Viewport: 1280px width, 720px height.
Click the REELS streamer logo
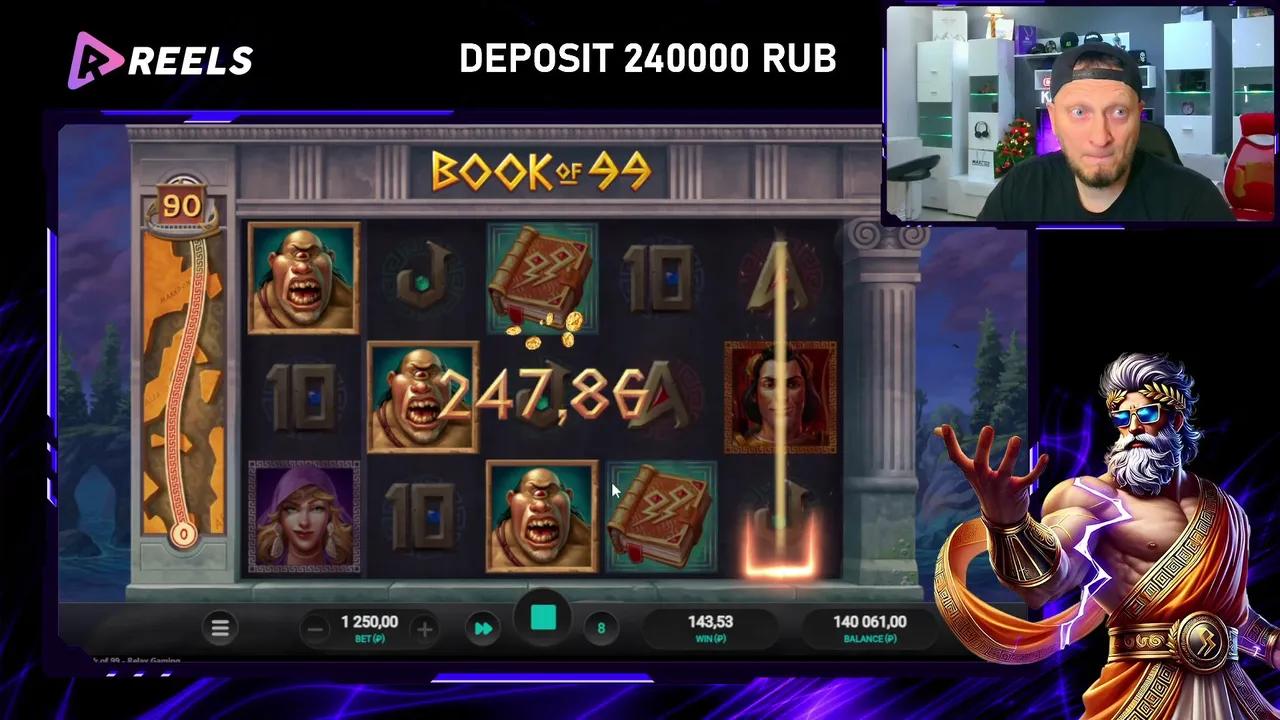pyautogui.click(x=160, y=60)
